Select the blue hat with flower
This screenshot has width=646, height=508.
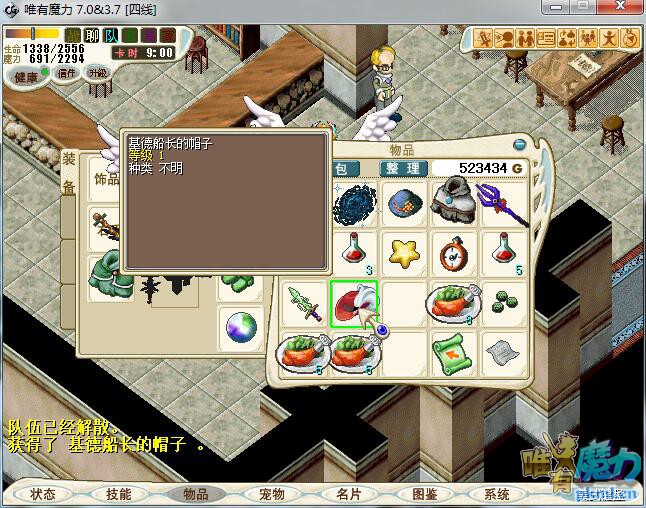coord(404,203)
